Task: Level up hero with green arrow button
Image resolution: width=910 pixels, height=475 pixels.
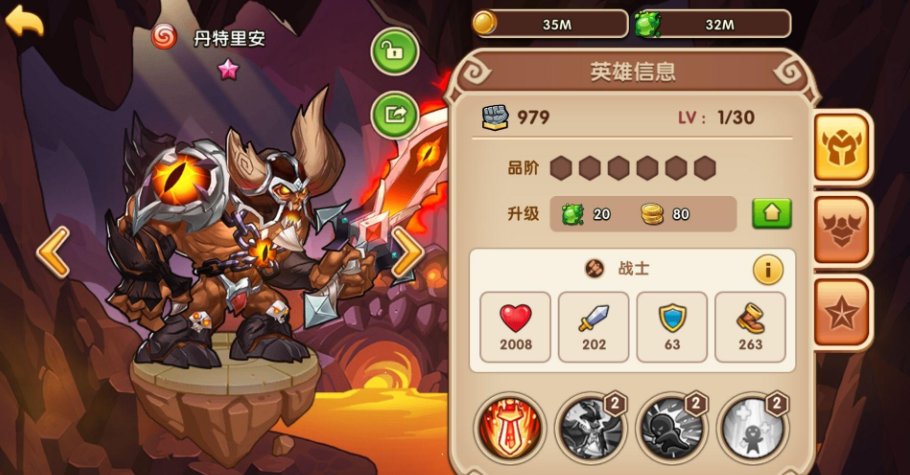Action: click(771, 213)
